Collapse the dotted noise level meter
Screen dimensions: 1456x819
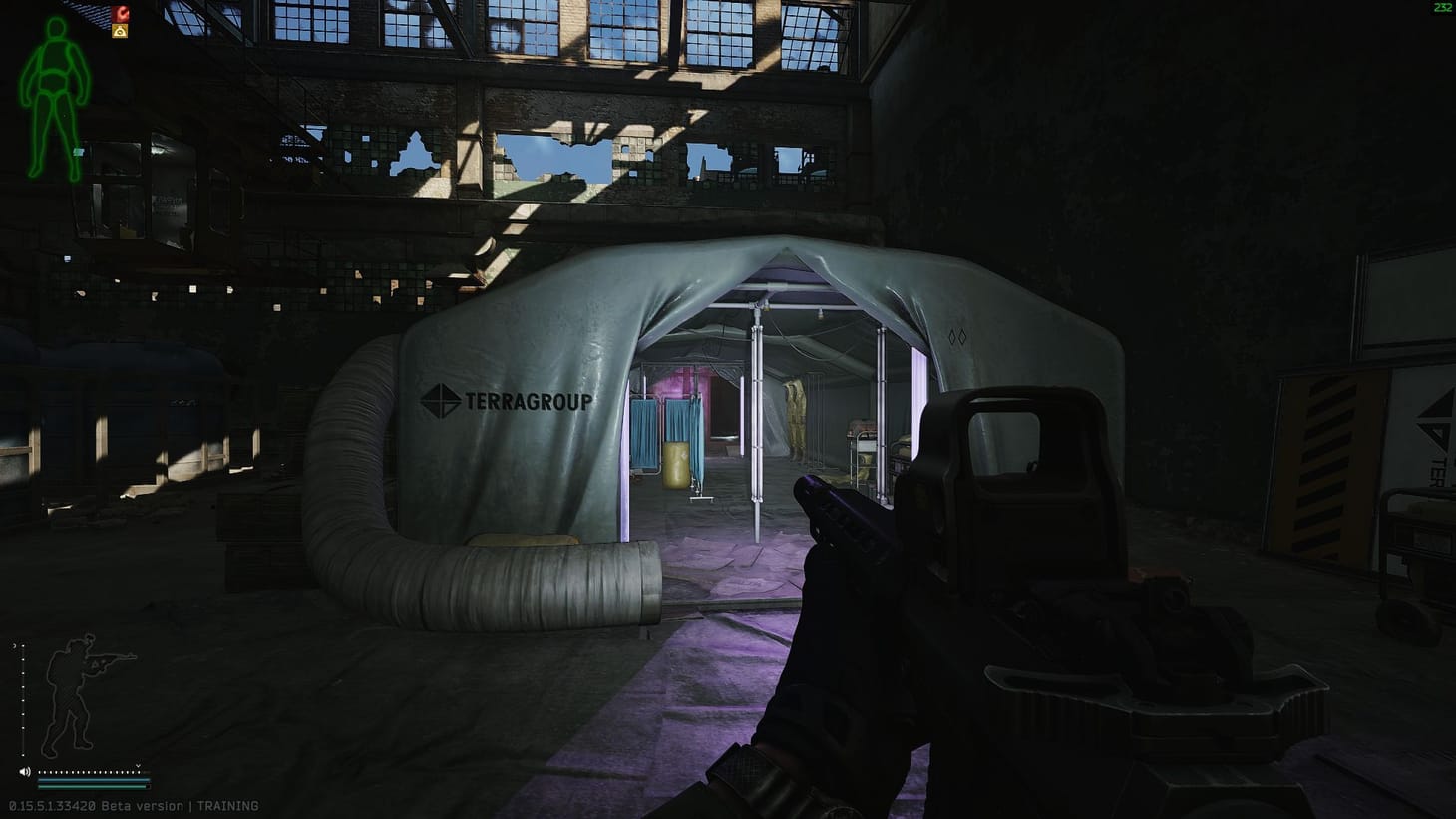point(90,772)
